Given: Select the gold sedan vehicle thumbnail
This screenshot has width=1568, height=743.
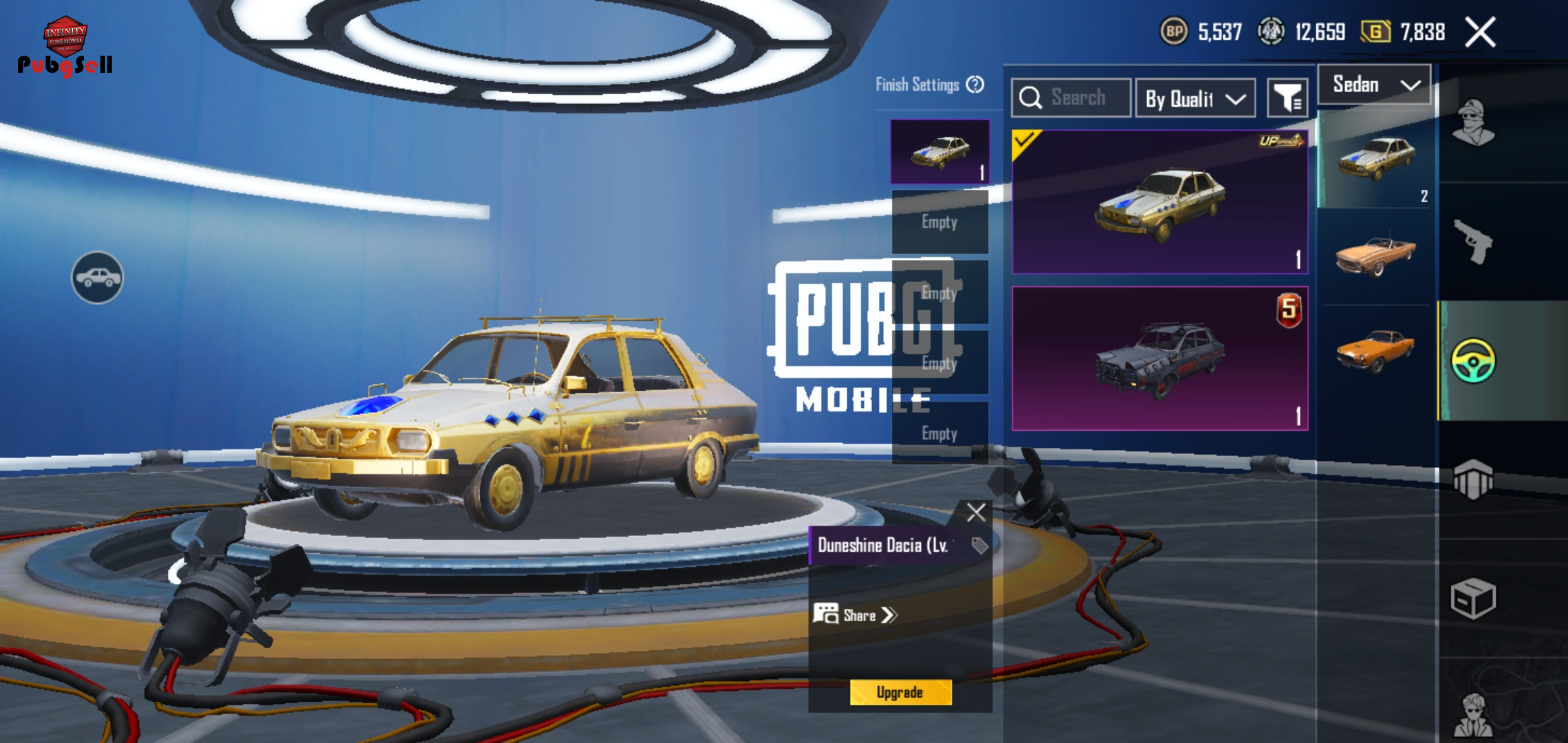Looking at the screenshot, I should pos(1375,159).
